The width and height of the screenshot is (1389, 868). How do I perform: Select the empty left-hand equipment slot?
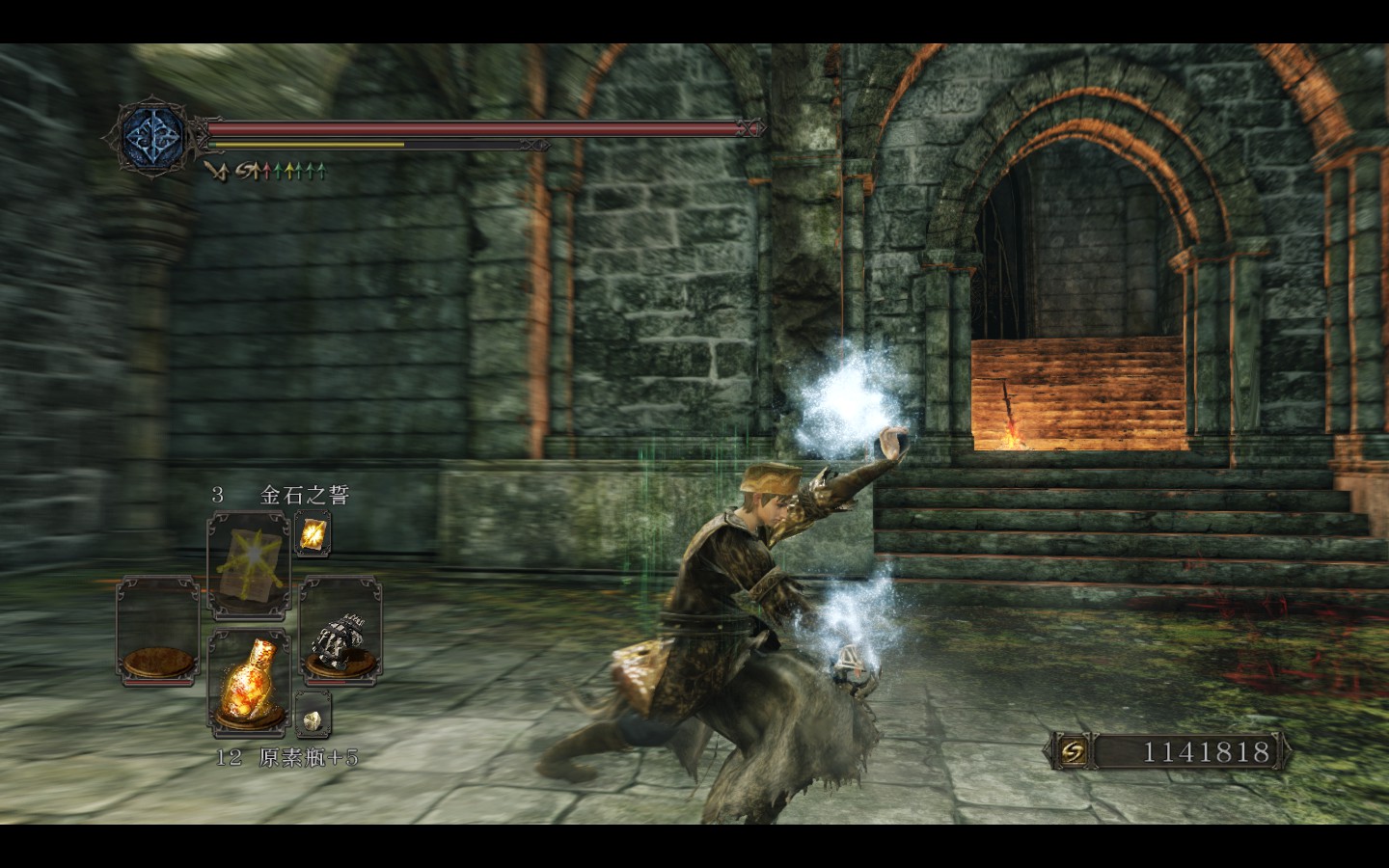pyautogui.click(x=155, y=630)
